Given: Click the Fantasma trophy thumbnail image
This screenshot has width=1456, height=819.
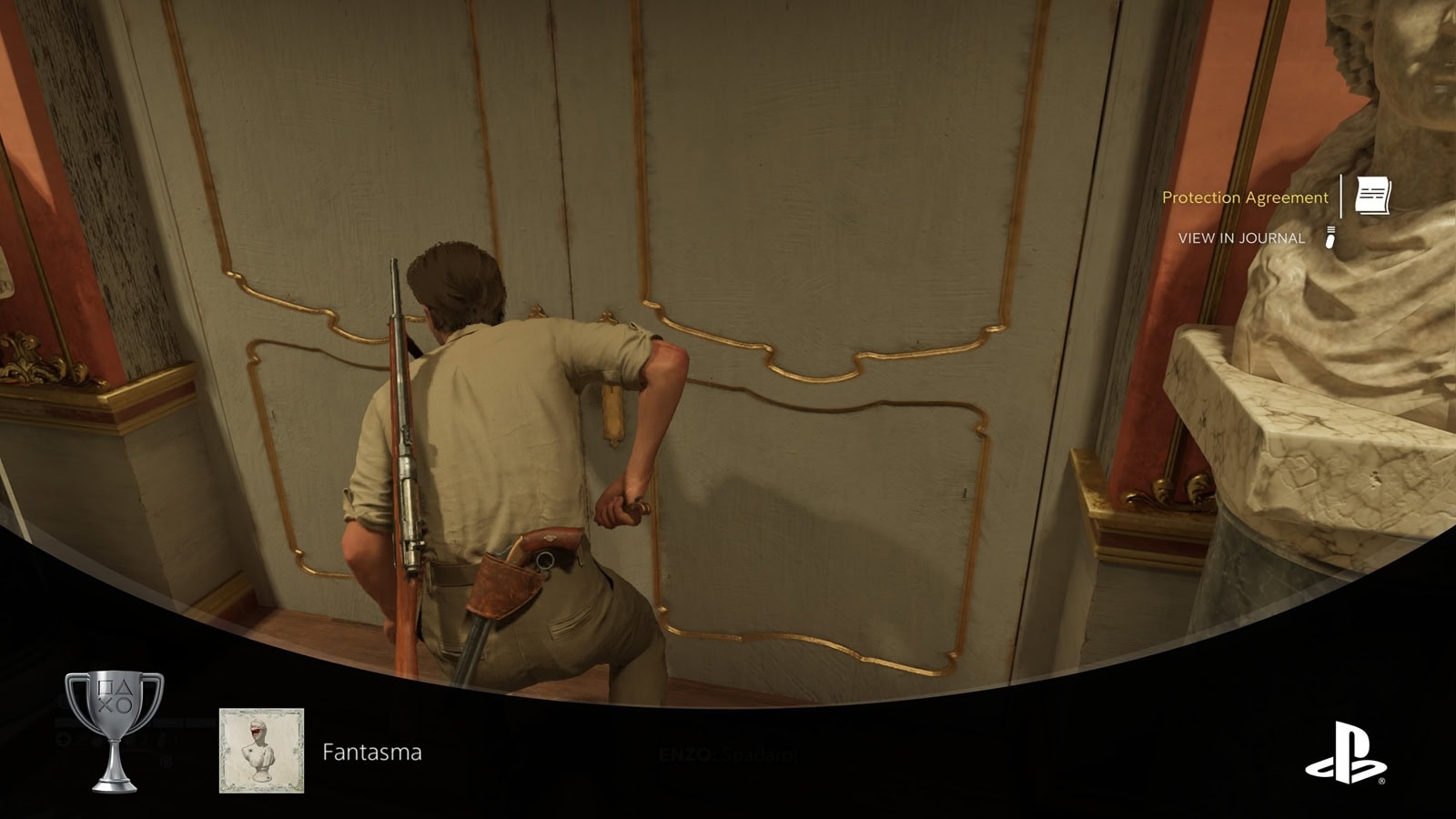Looking at the screenshot, I should [261, 751].
